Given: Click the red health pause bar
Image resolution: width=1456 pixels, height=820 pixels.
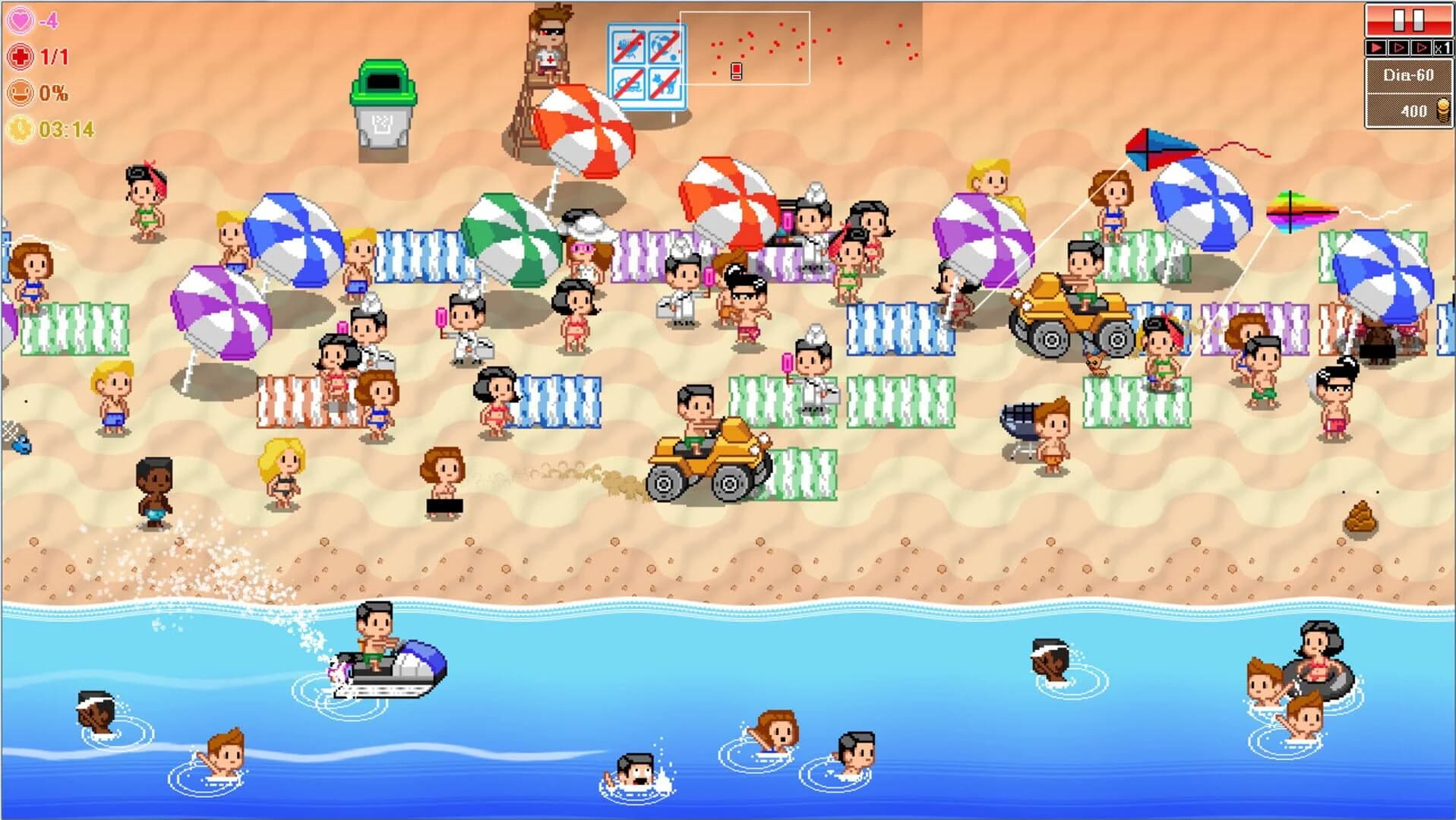Looking at the screenshot, I should pos(1410,20).
